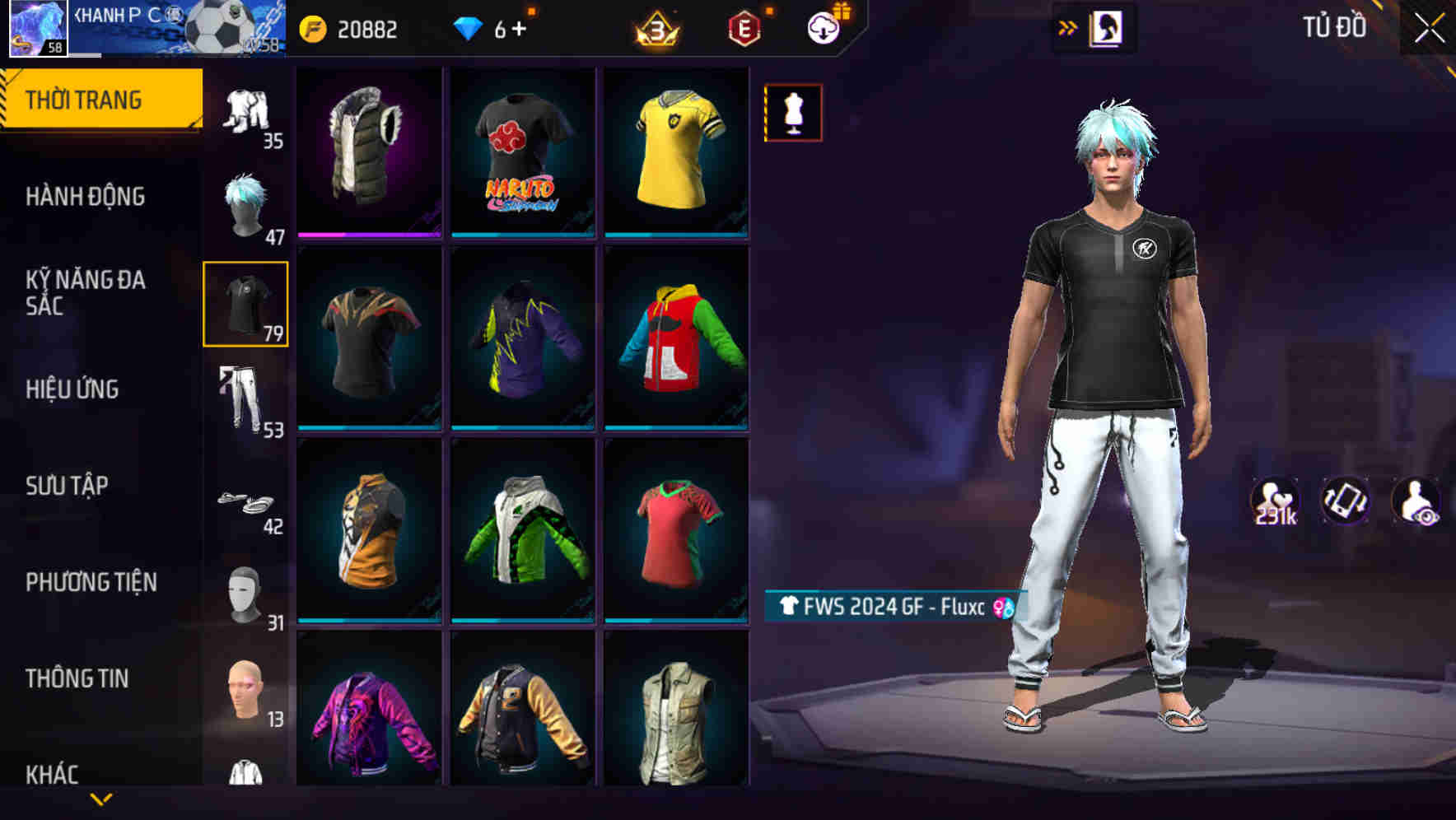Click the purple progress bar under the vest
The width and height of the screenshot is (1456, 820).
[x=368, y=235]
